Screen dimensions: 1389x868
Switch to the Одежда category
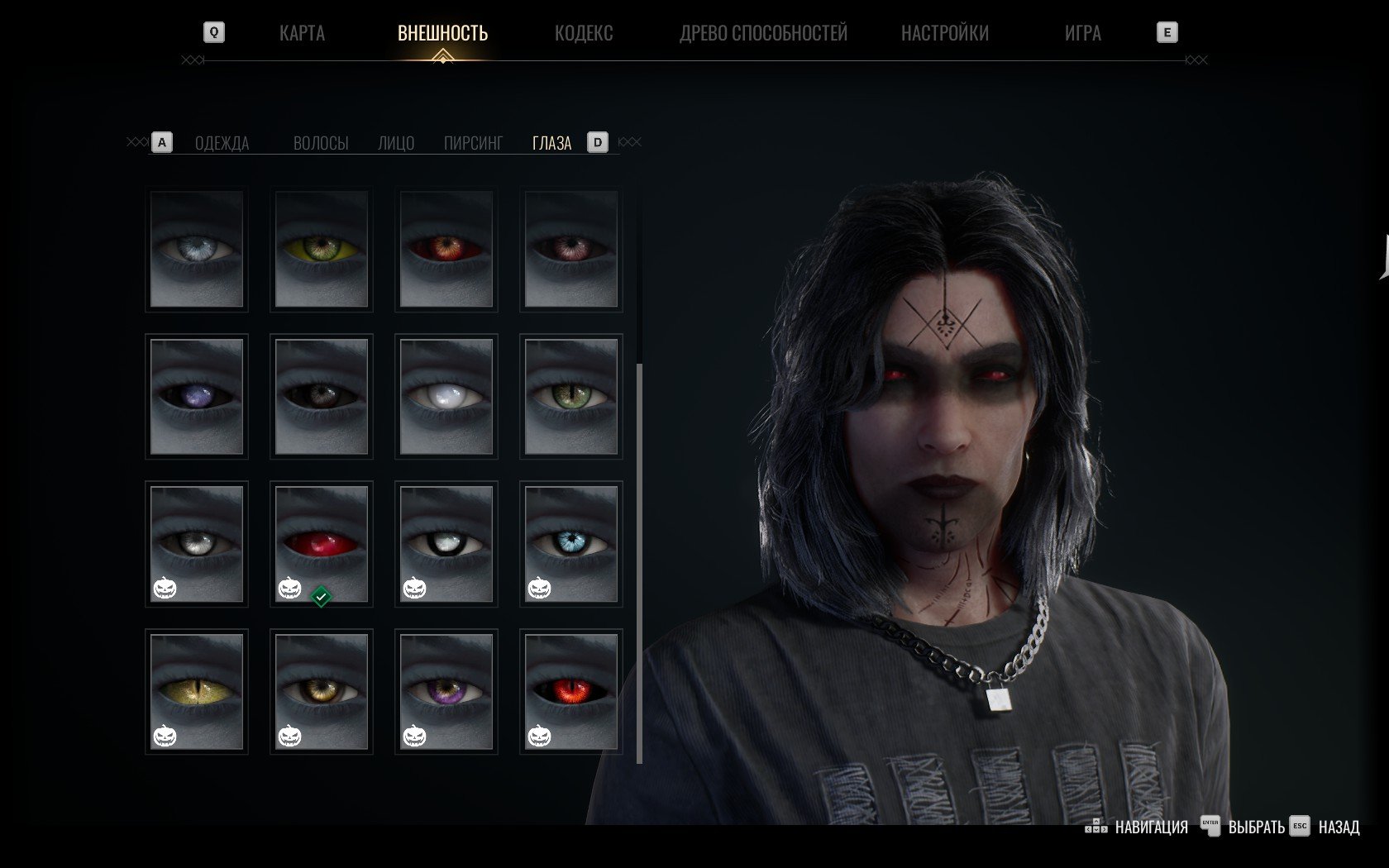(x=222, y=143)
